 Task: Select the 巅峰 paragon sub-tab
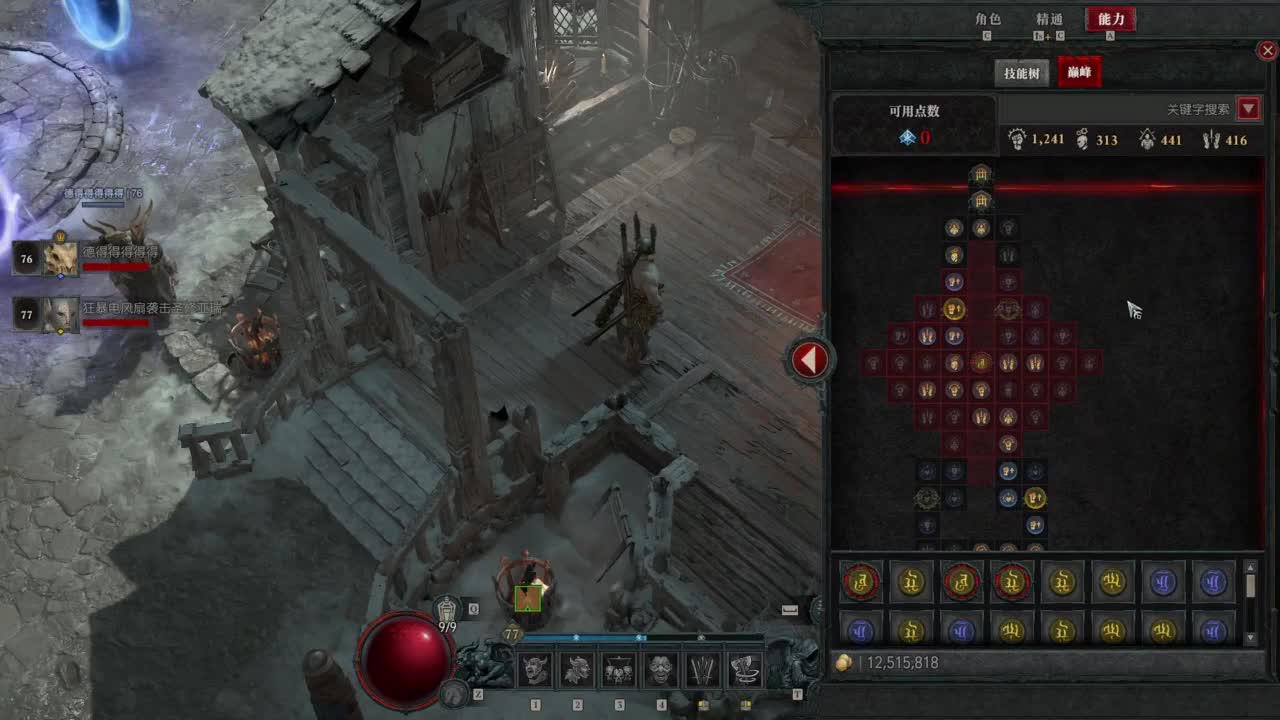coord(1079,73)
